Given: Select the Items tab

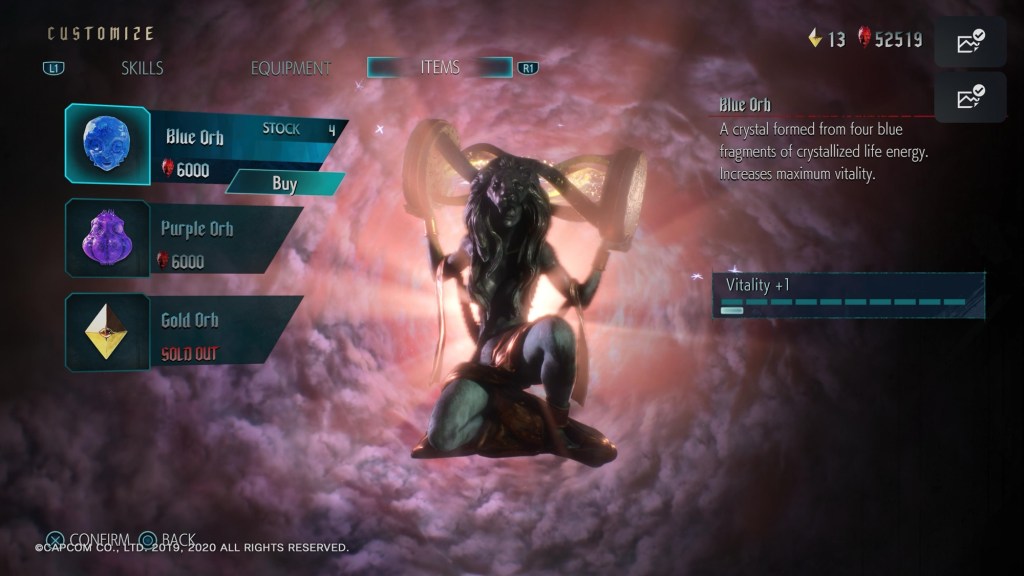Looking at the screenshot, I should 440,67.
